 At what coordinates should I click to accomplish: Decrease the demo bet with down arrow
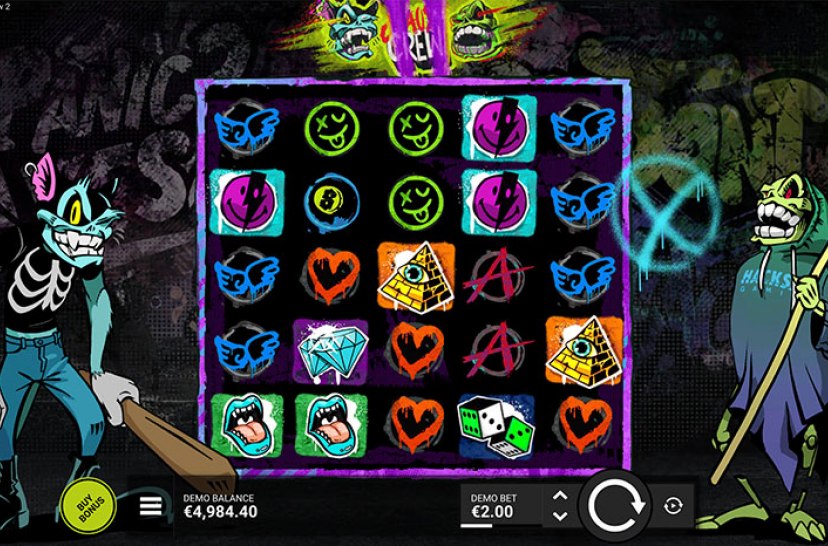click(x=560, y=516)
